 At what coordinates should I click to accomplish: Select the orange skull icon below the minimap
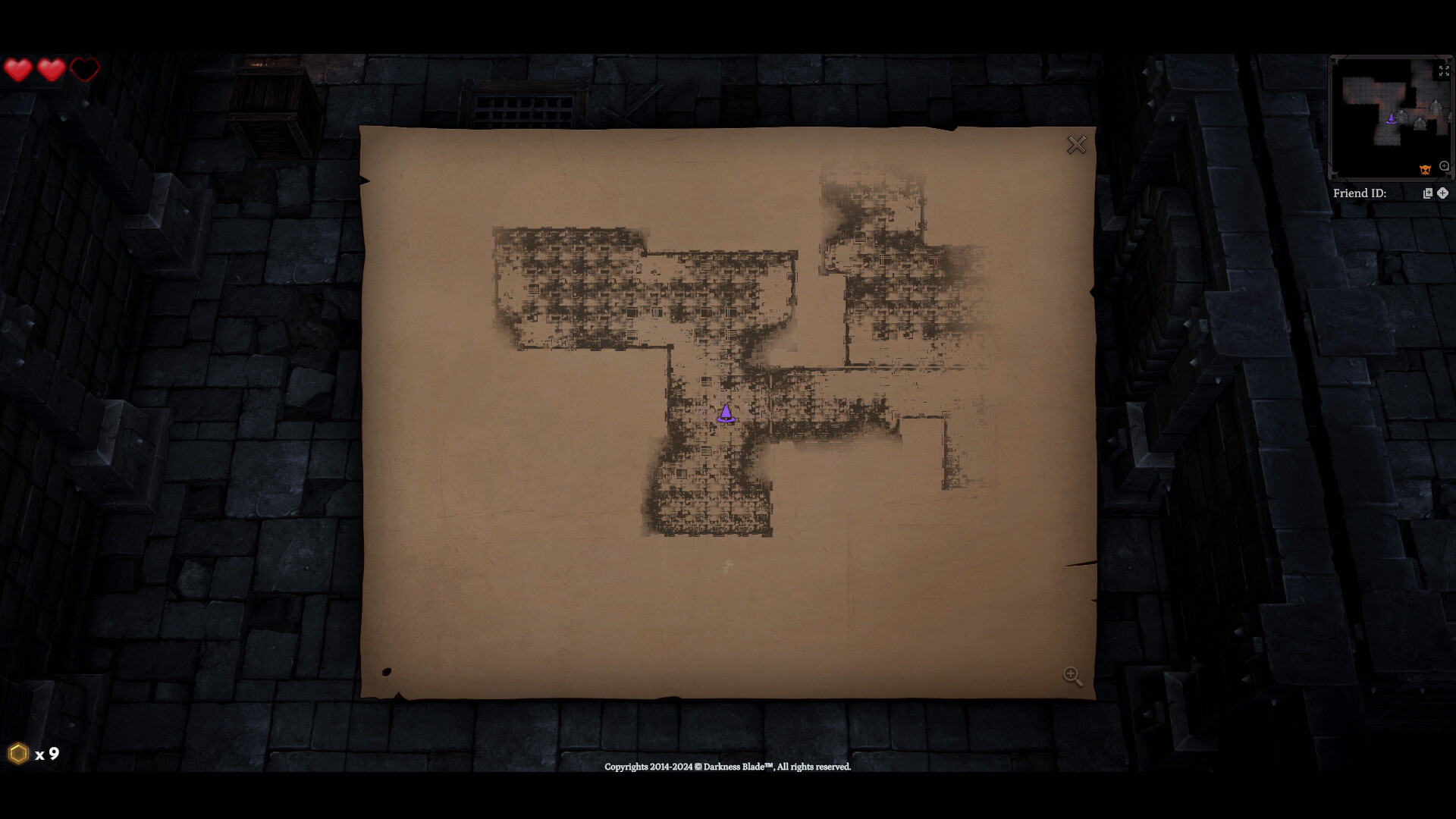pos(1425,170)
